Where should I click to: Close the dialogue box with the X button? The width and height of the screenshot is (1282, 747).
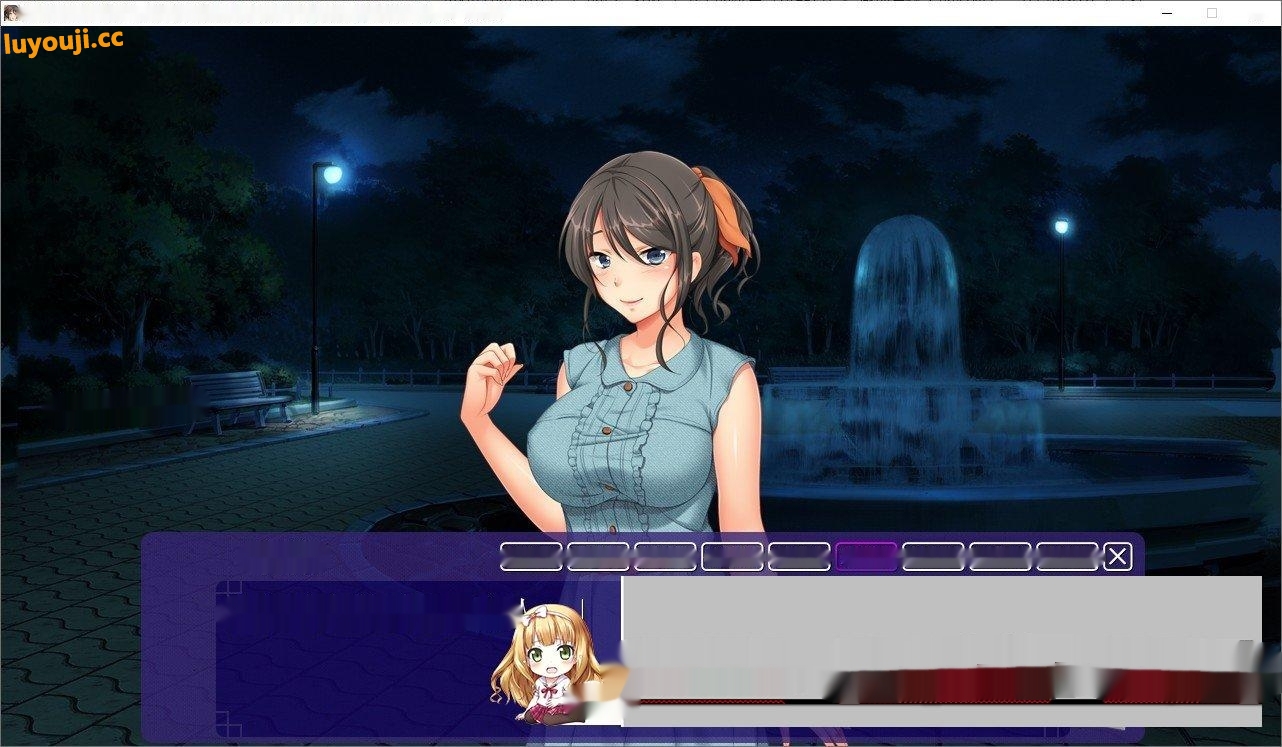pyautogui.click(x=1117, y=557)
